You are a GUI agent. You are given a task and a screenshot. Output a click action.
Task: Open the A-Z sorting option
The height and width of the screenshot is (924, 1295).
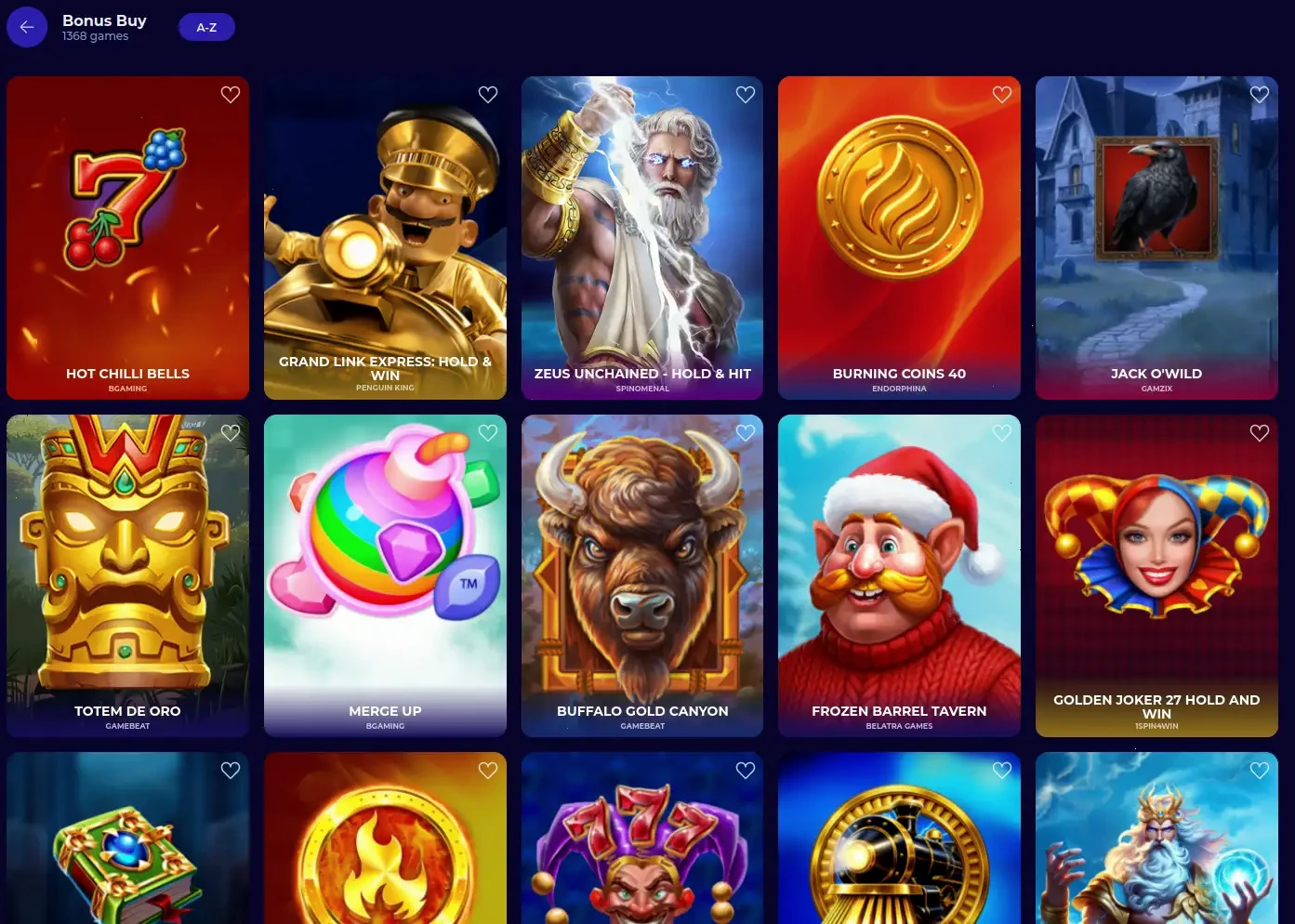pos(206,27)
